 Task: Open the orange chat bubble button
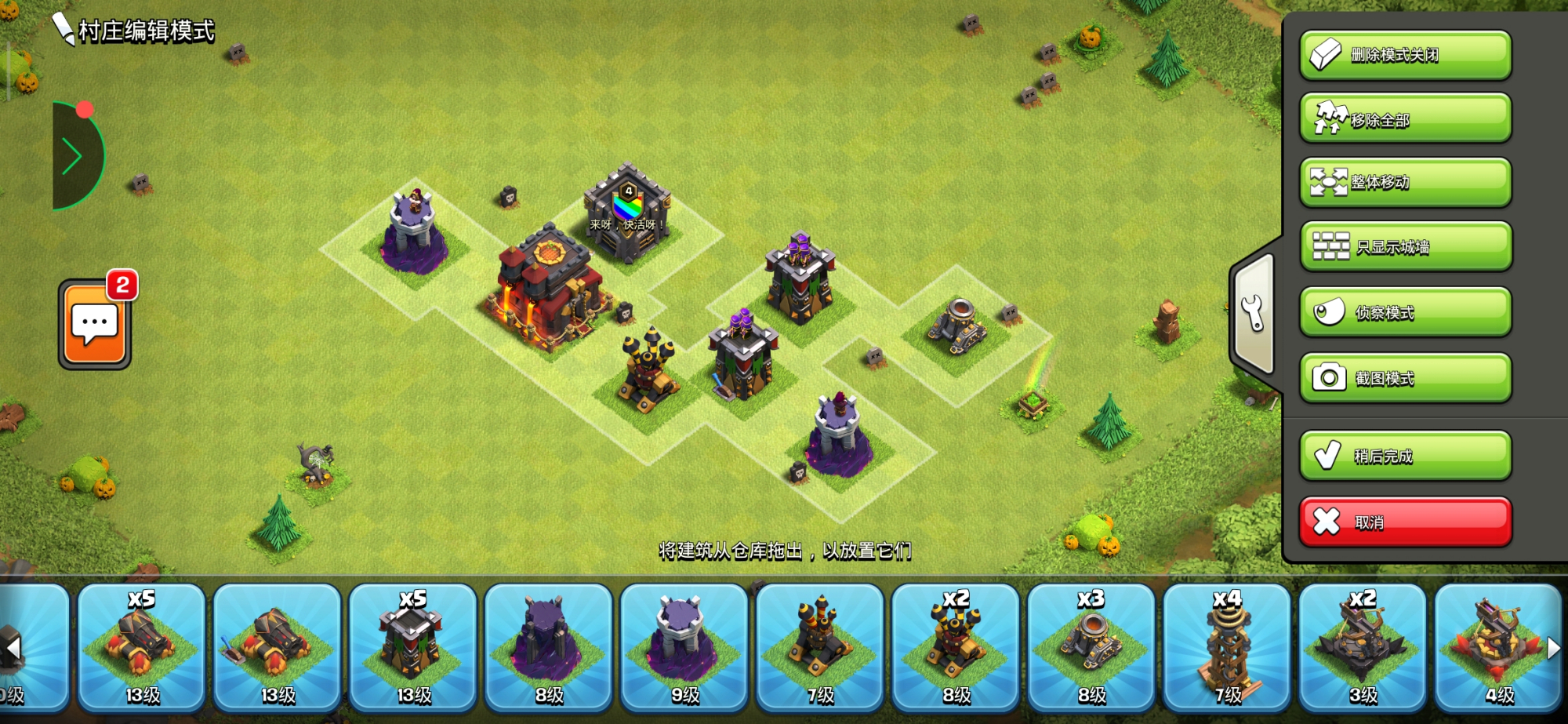(x=95, y=323)
